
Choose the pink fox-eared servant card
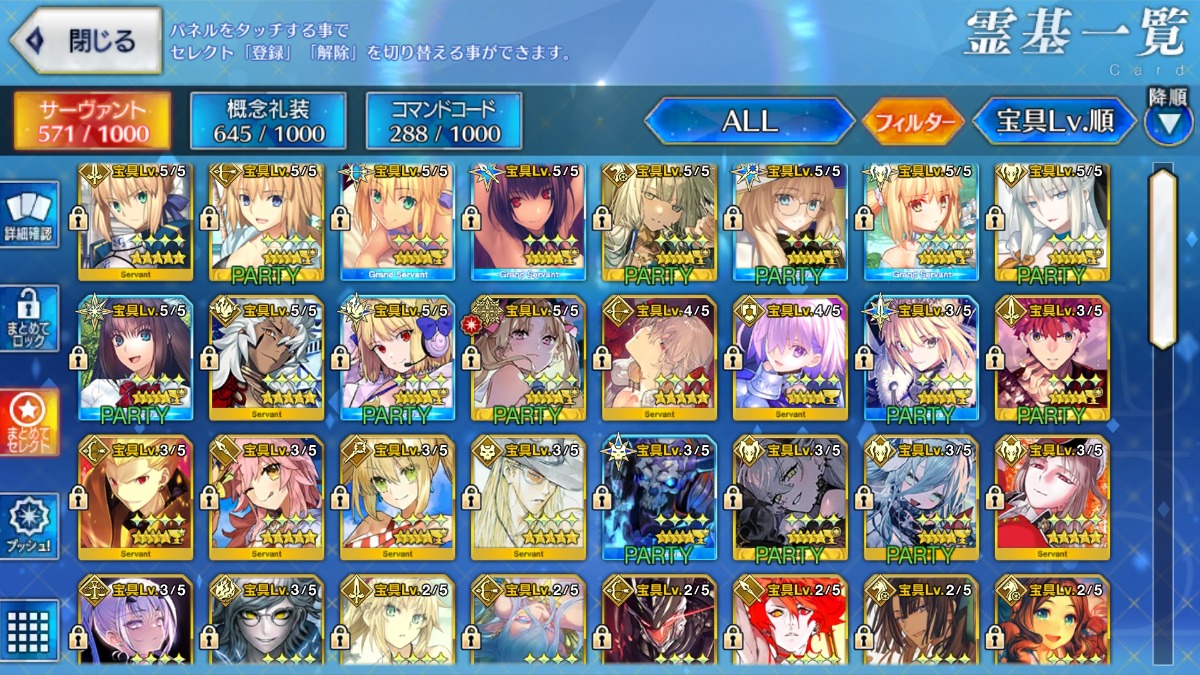(266, 497)
